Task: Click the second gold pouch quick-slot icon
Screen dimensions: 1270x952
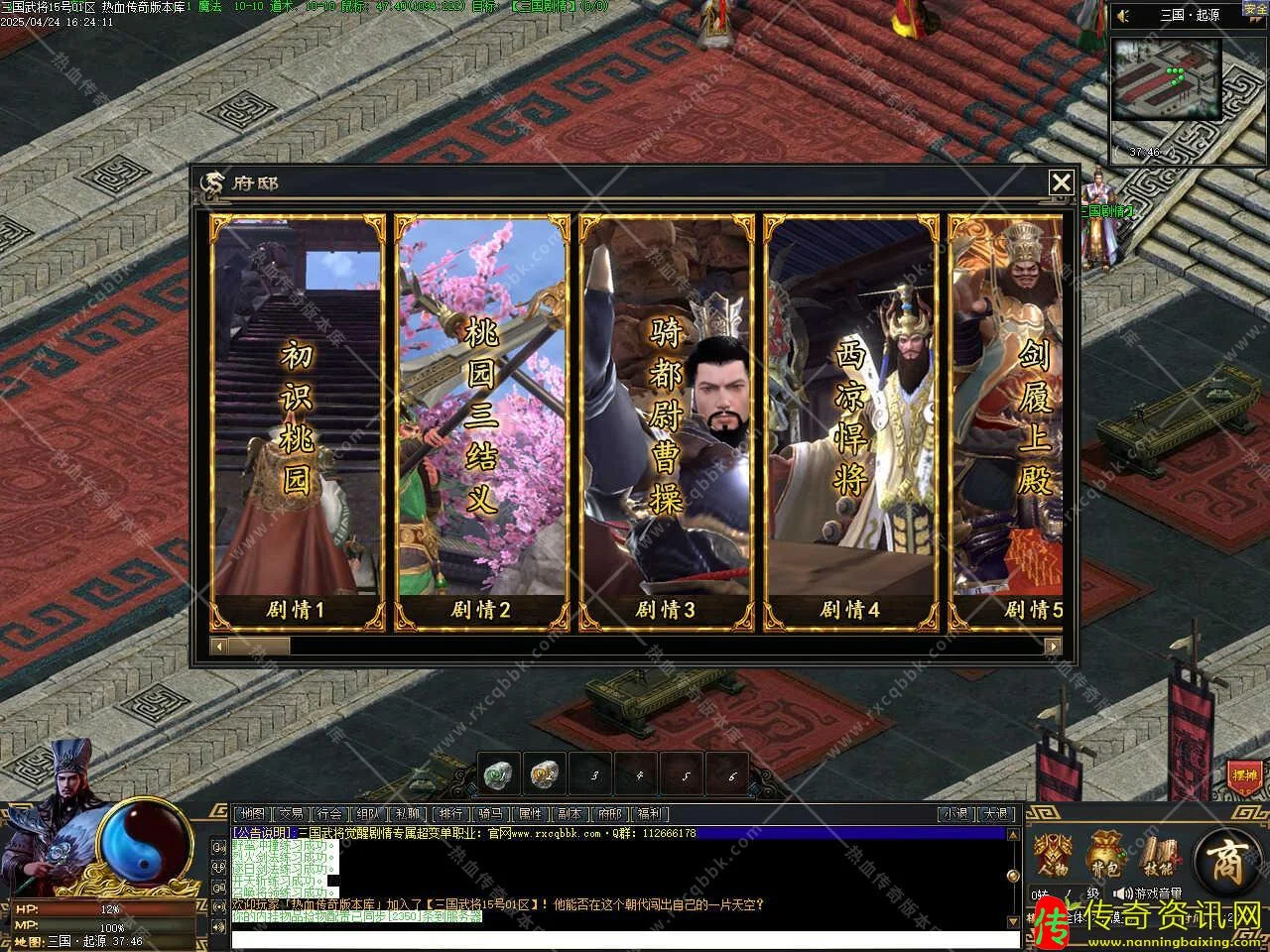Action: 543,773
